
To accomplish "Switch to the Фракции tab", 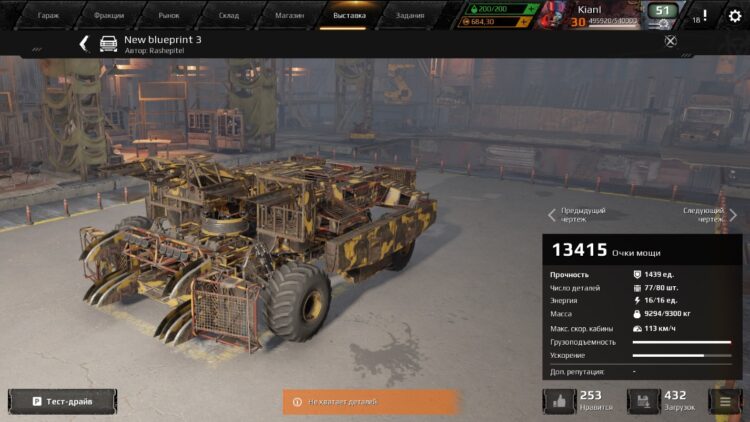I will (x=109, y=15).
